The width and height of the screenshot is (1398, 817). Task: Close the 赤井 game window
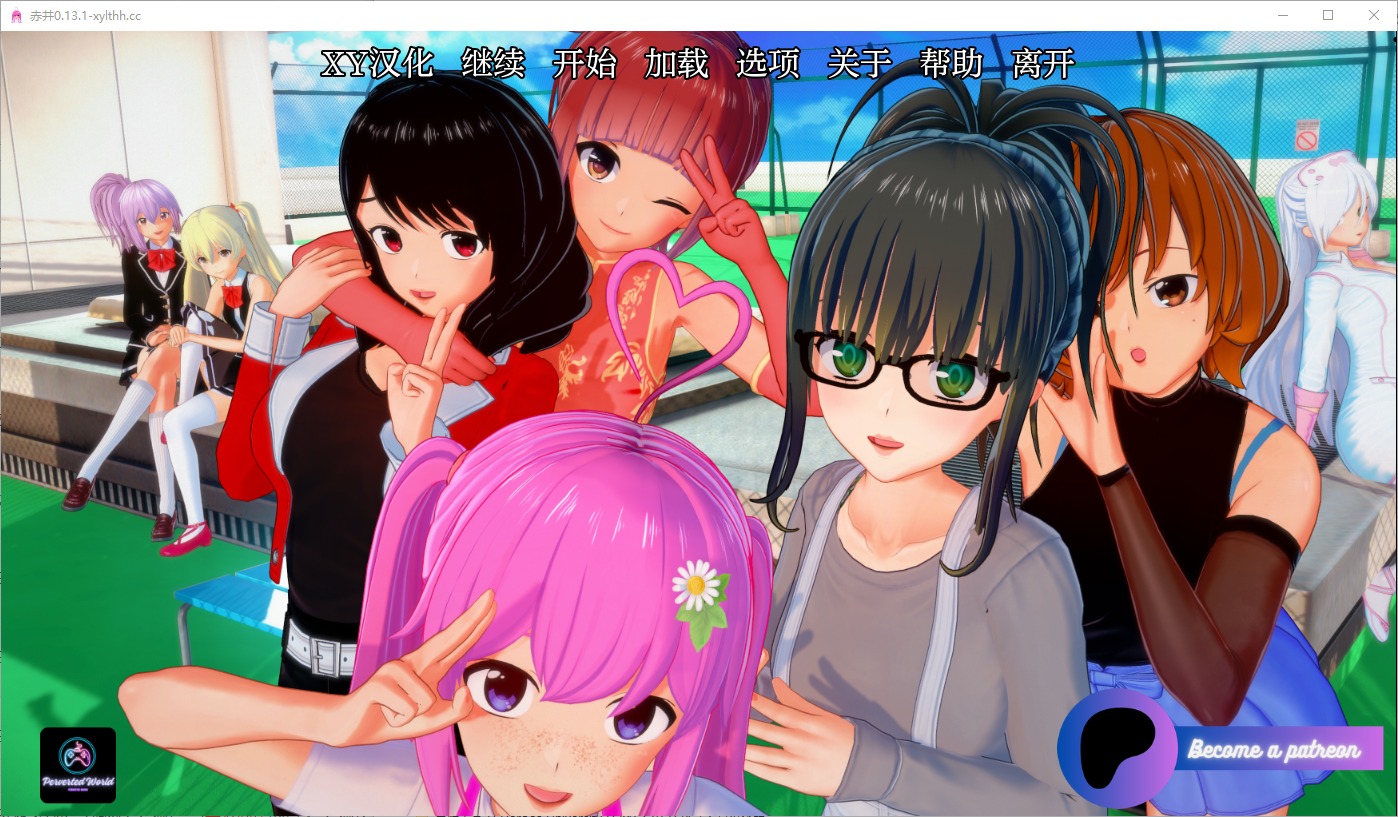coord(1375,15)
